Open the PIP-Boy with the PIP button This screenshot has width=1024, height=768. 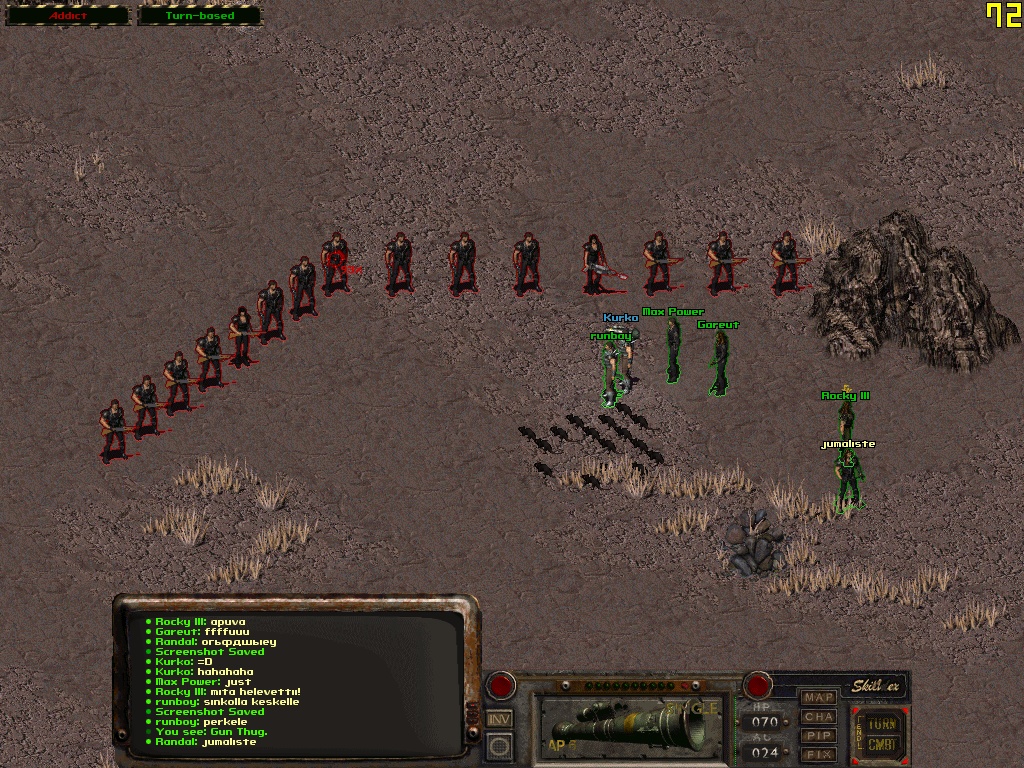(x=819, y=735)
